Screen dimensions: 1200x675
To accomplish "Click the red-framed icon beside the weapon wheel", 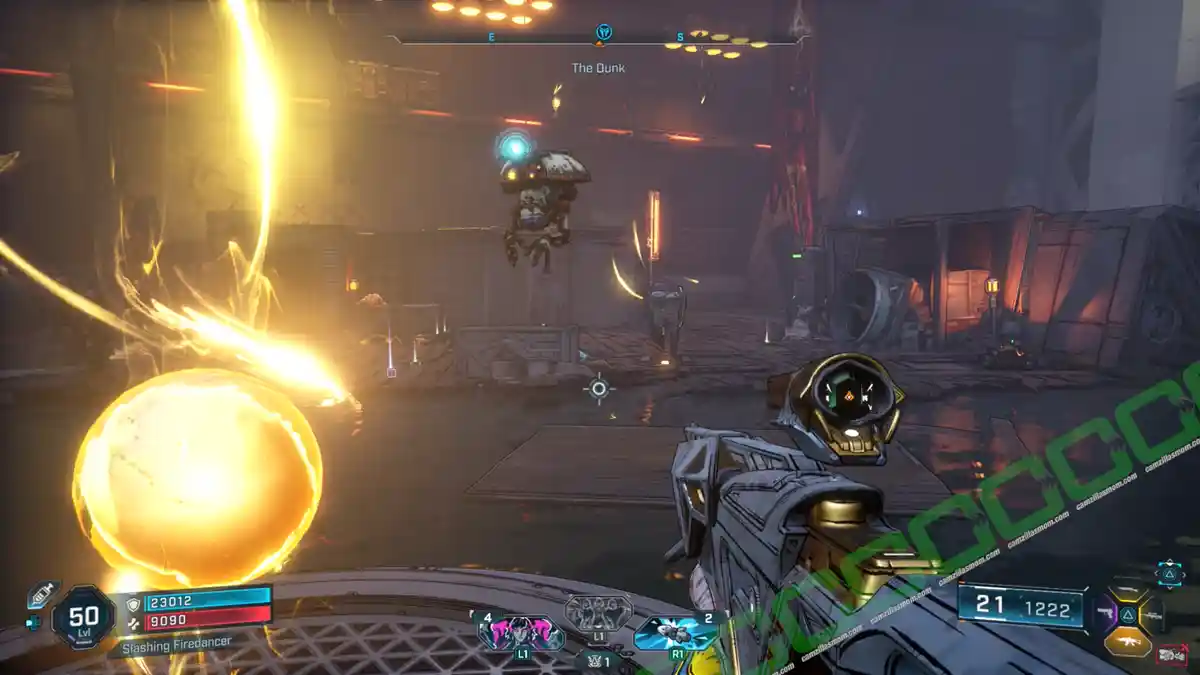I will click(1170, 655).
